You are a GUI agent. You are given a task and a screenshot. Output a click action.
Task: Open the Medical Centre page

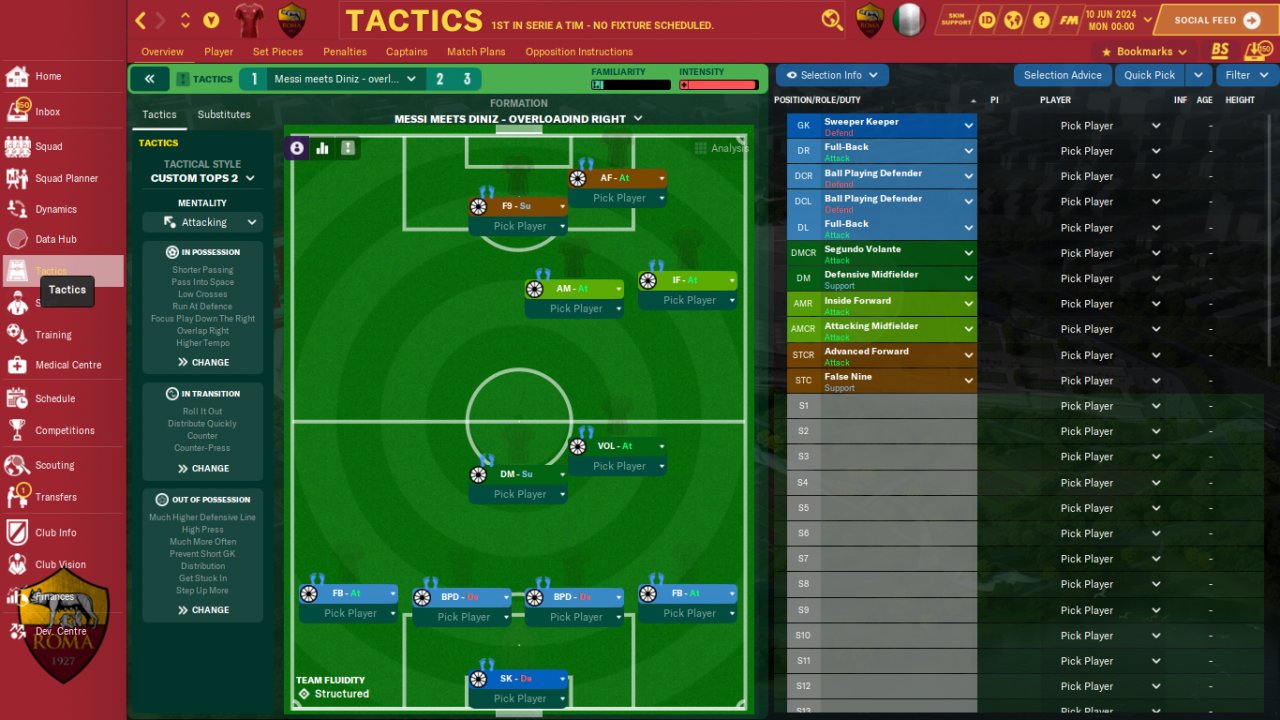[68, 365]
